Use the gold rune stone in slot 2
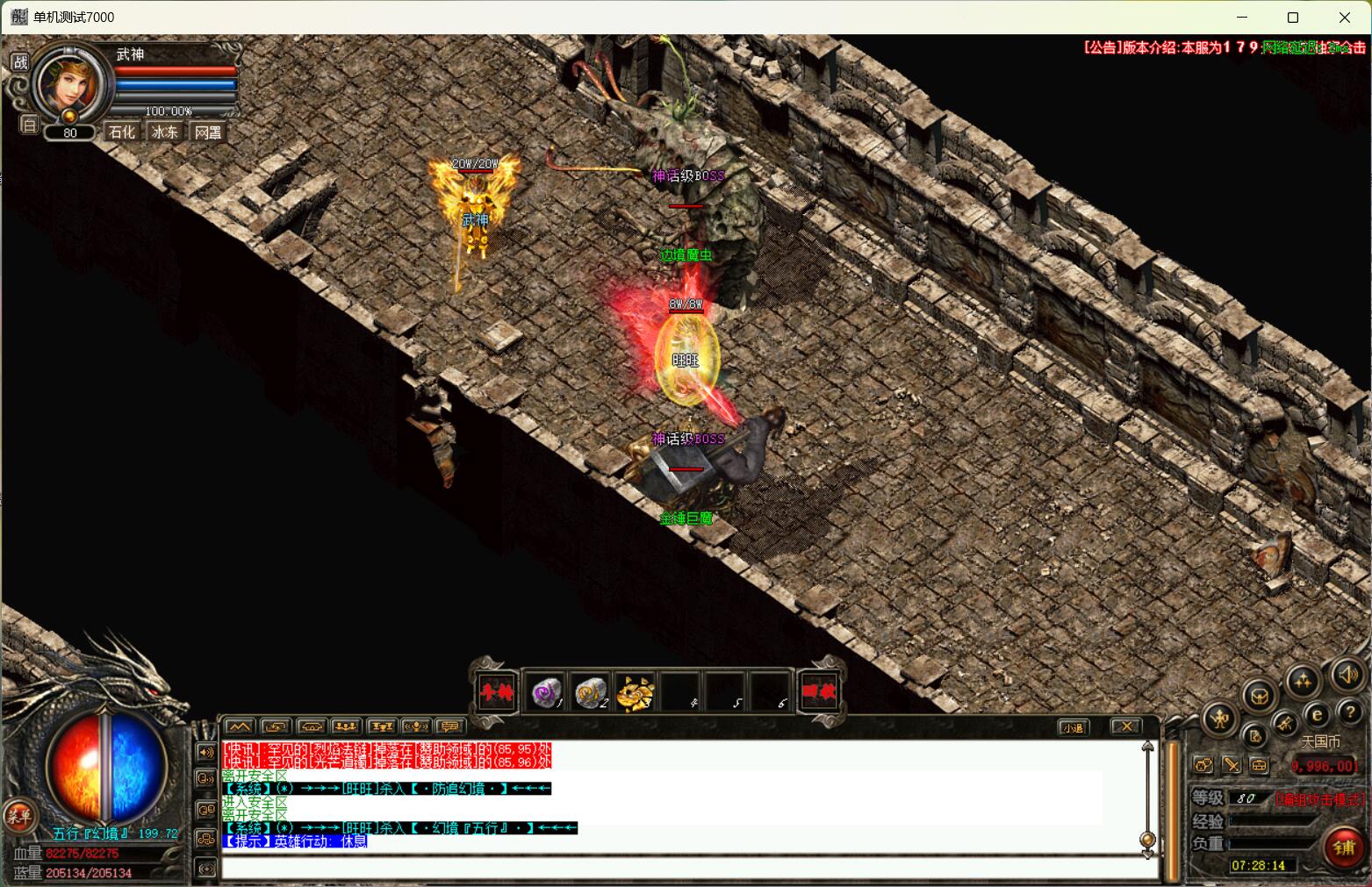 coord(591,693)
